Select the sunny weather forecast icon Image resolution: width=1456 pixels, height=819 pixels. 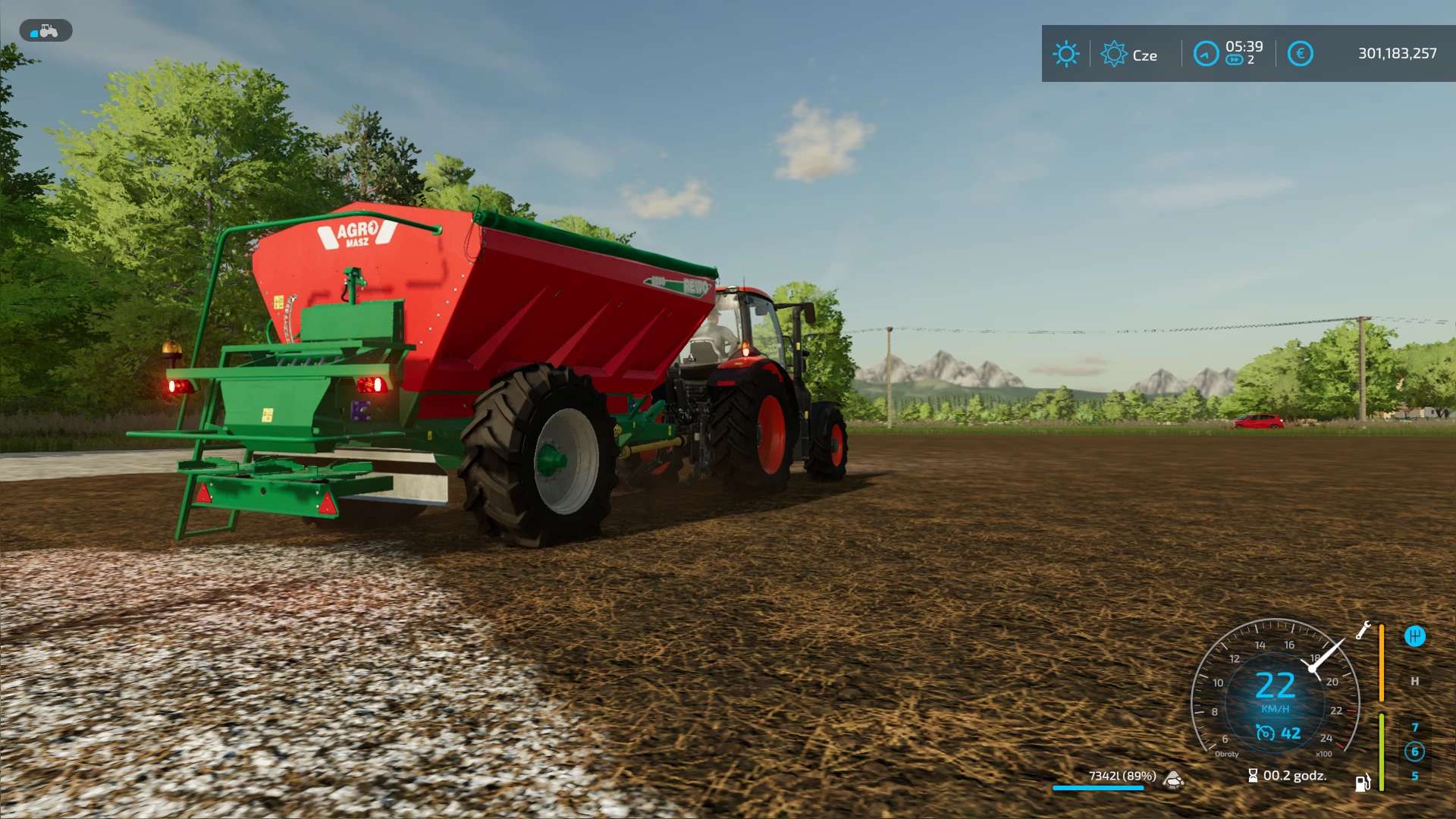tap(1065, 54)
